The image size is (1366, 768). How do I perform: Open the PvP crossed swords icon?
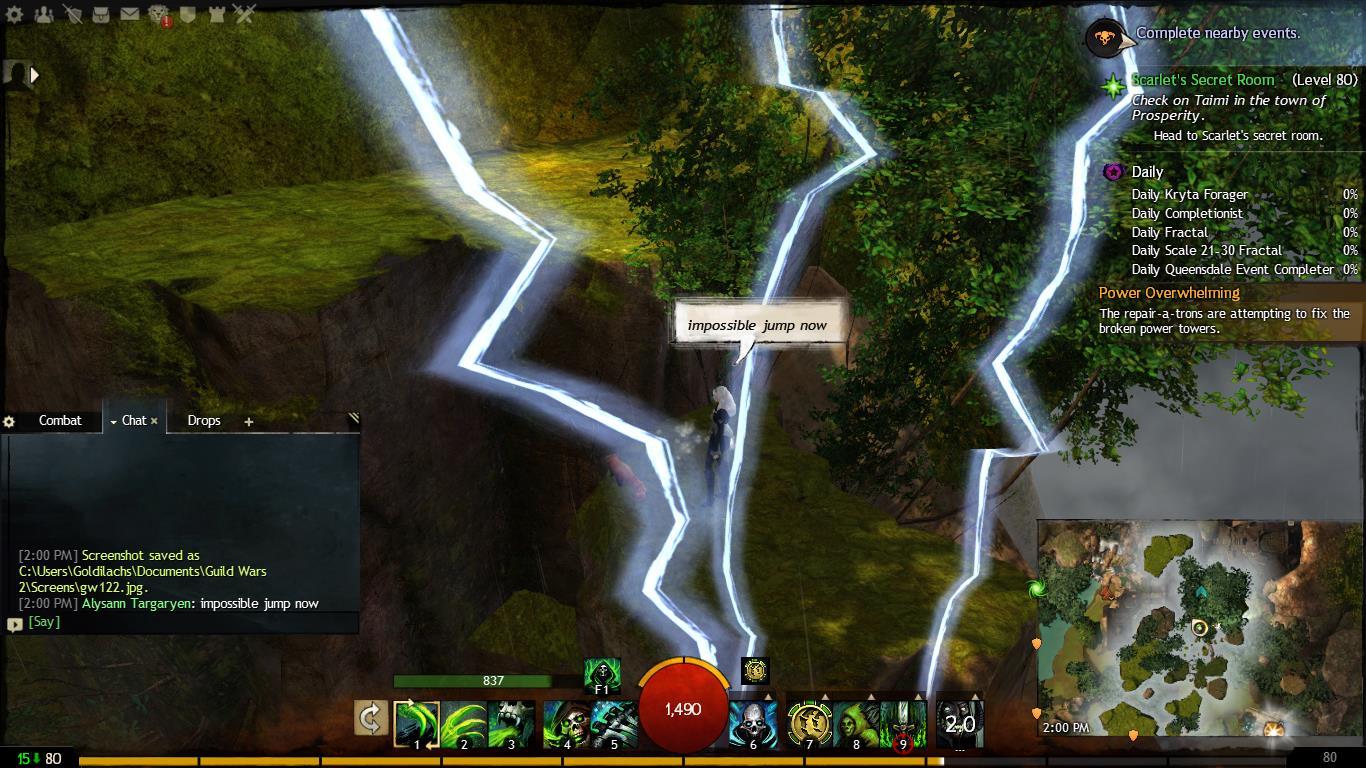(245, 14)
